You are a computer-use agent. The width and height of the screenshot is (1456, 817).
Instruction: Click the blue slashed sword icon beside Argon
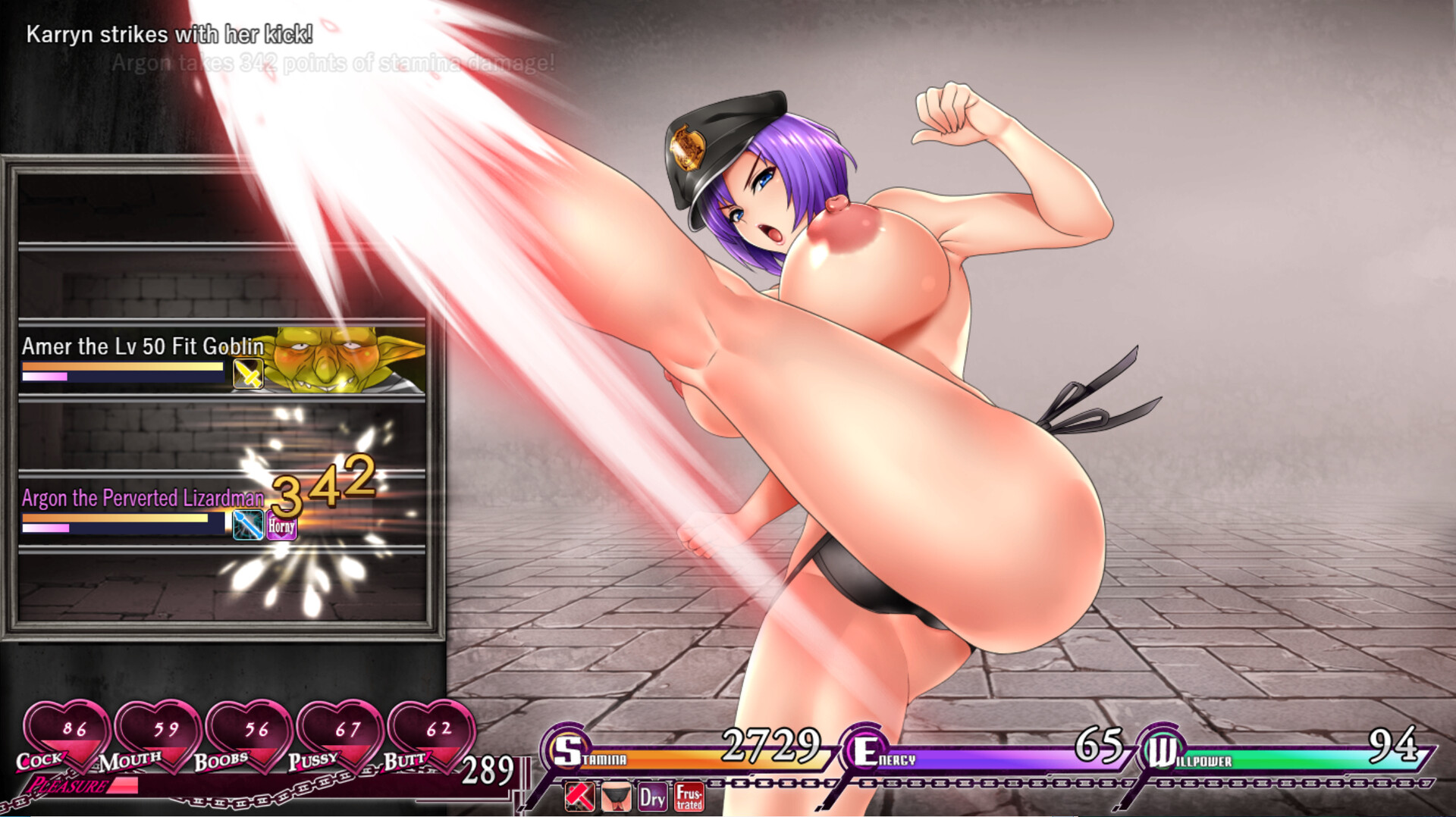[246, 523]
